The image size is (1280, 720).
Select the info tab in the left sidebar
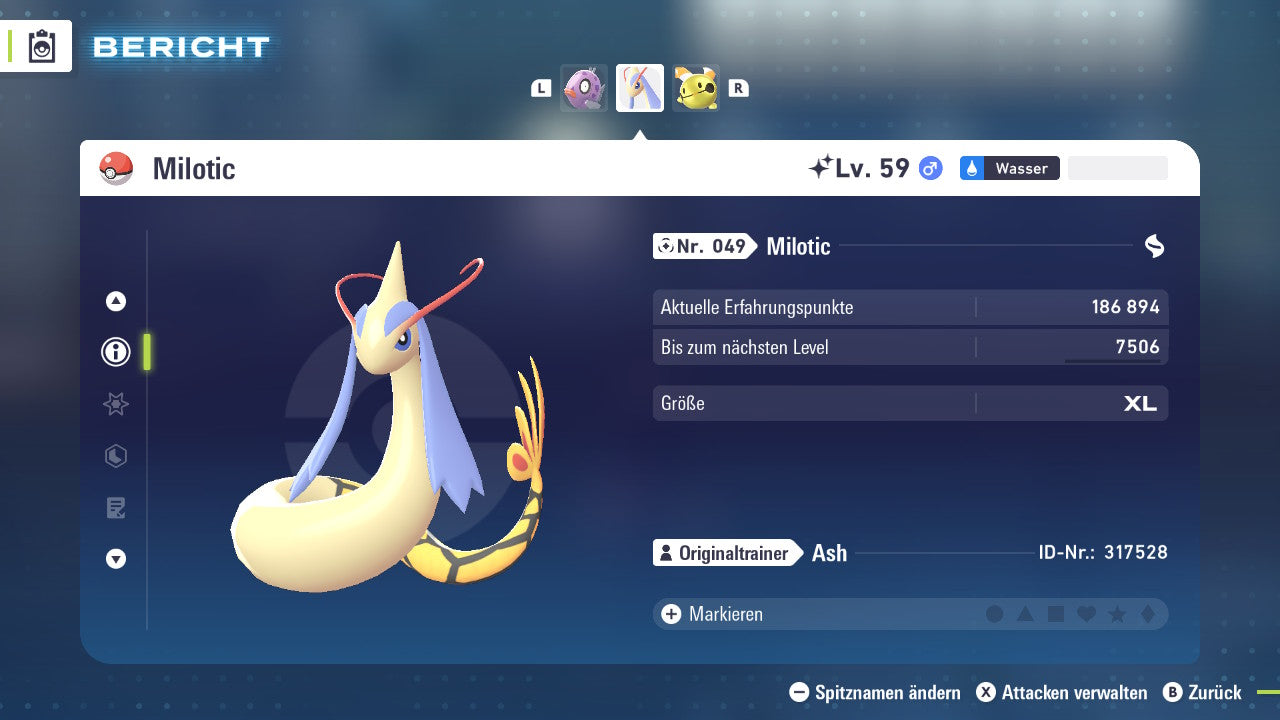coord(115,352)
